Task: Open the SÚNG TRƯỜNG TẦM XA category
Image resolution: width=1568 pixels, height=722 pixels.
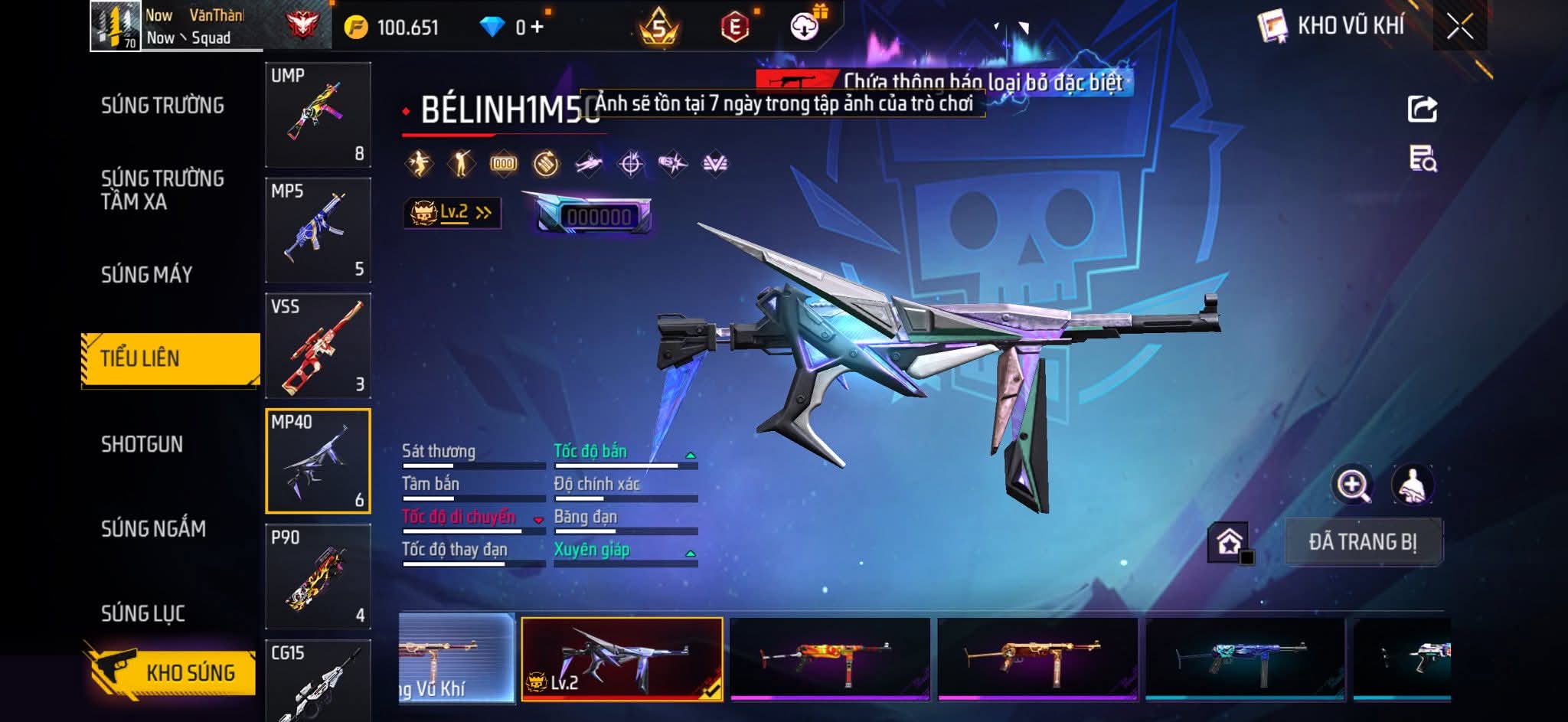Action: click(x=162, y=190)
